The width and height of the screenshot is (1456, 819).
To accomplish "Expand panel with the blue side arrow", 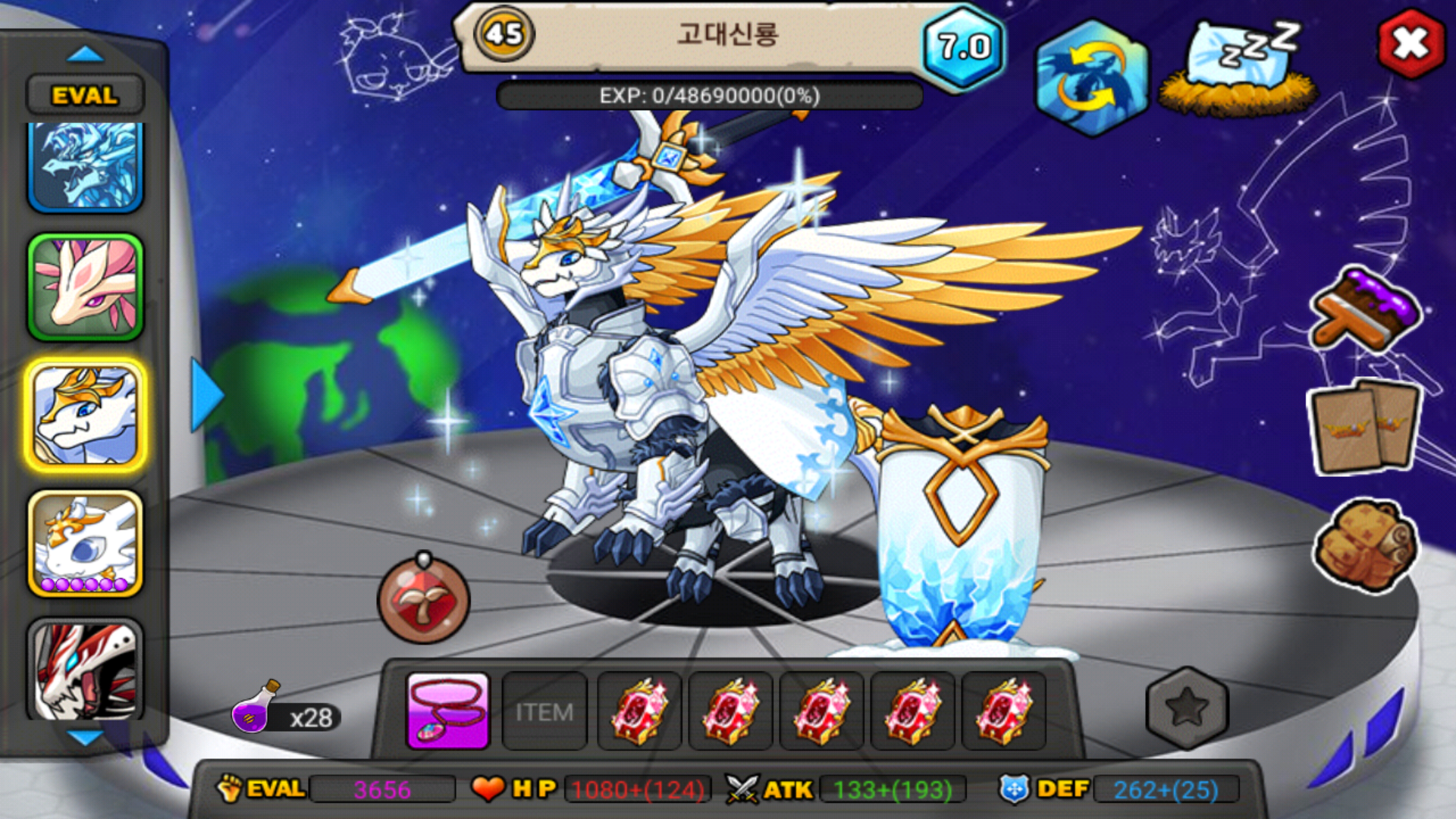I will pyautogui.click(x=205, y=394).
